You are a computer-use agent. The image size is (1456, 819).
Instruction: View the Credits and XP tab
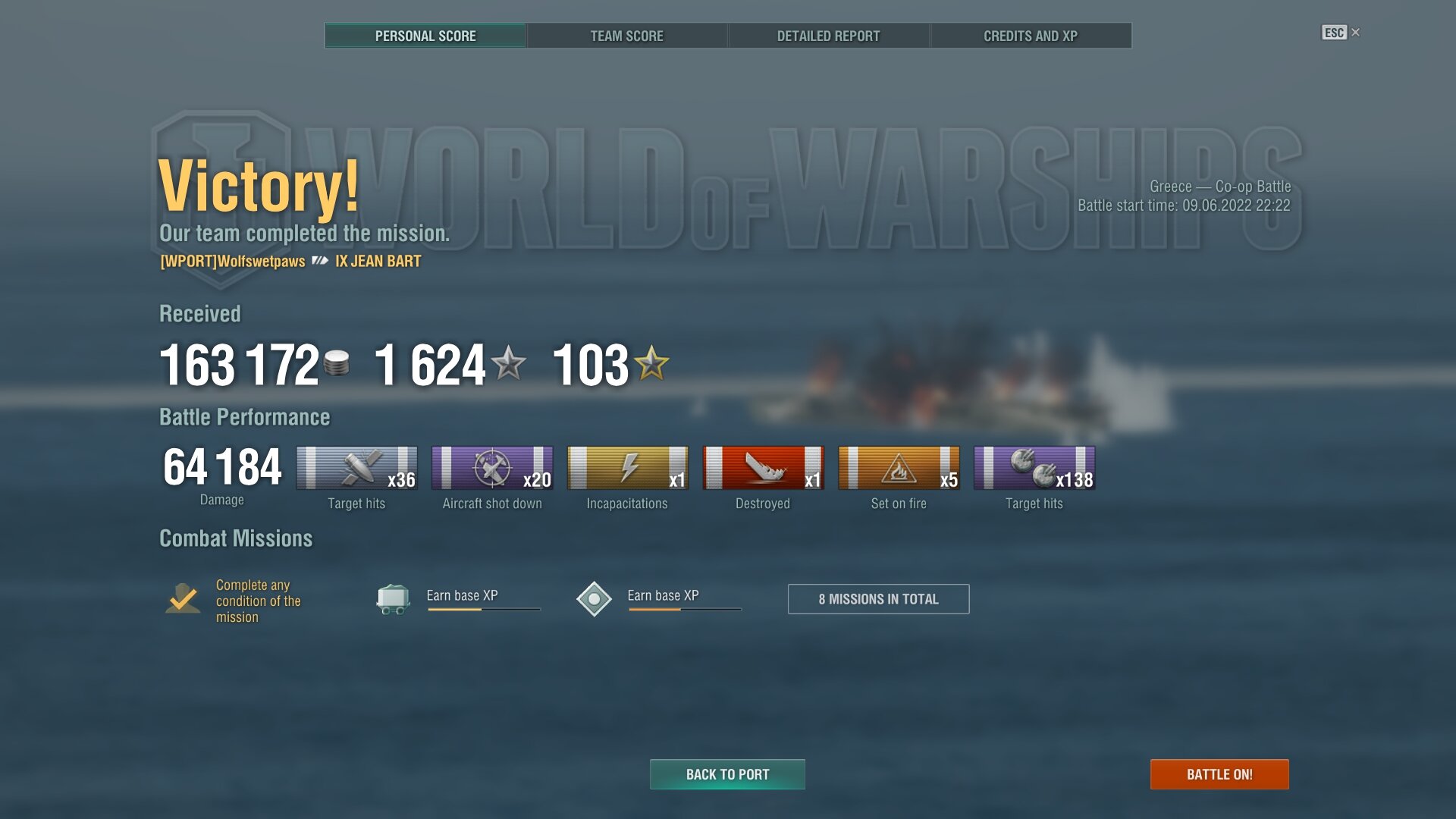[1030, 36]
